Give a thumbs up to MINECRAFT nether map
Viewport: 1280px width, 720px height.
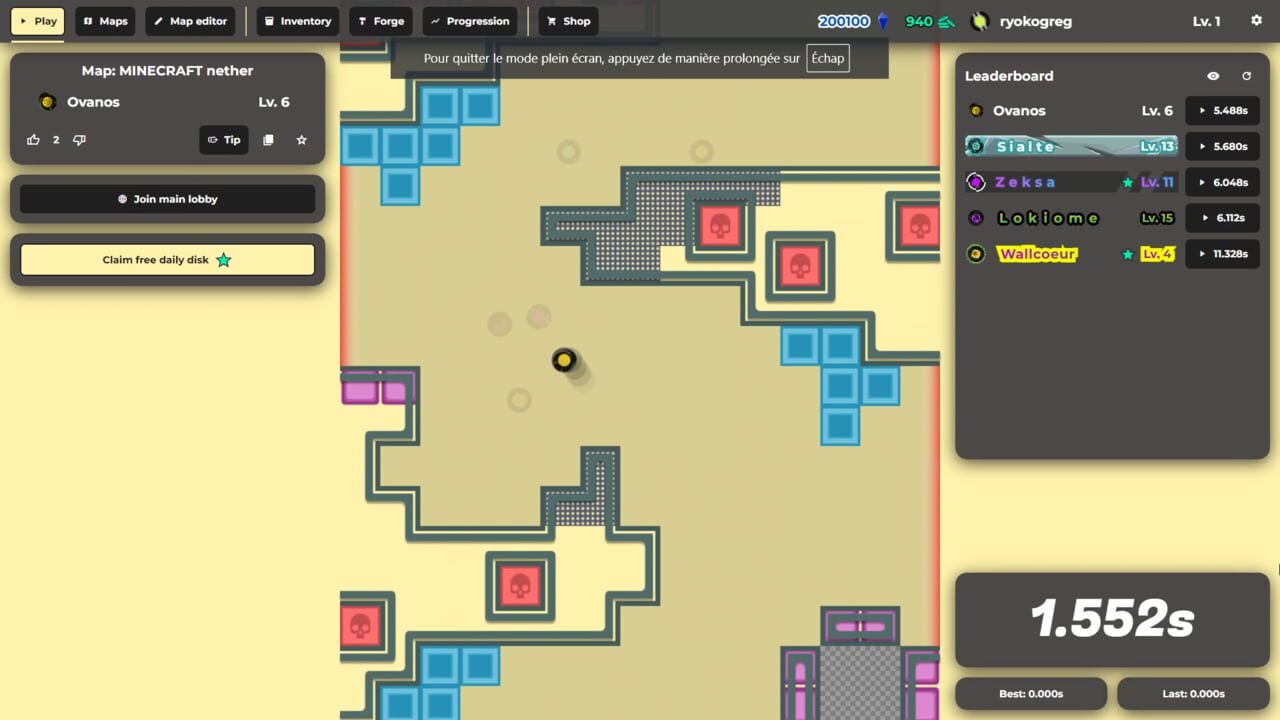pos(33,139)
